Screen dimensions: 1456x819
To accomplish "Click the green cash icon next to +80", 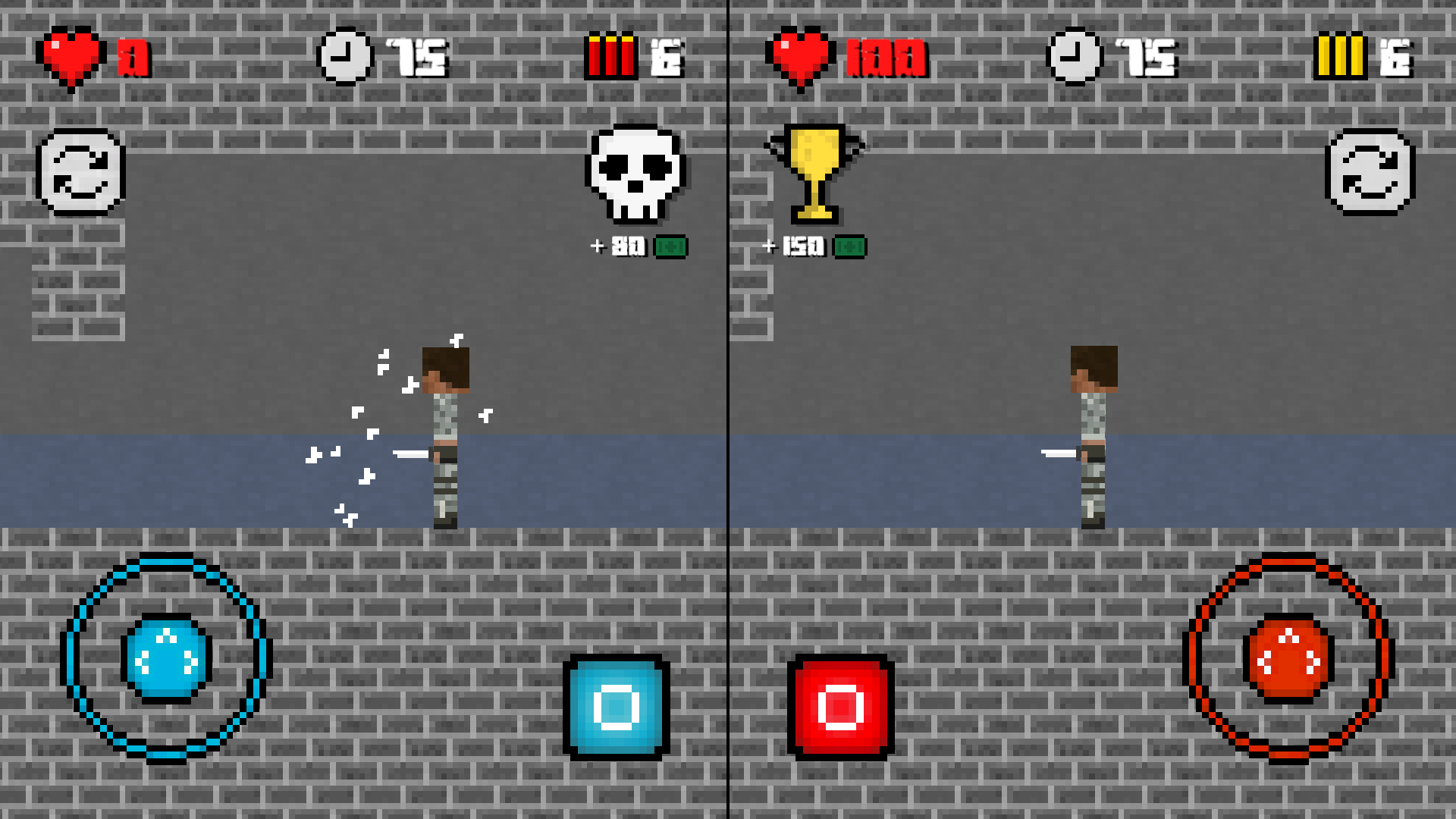I will click(672, 246).
